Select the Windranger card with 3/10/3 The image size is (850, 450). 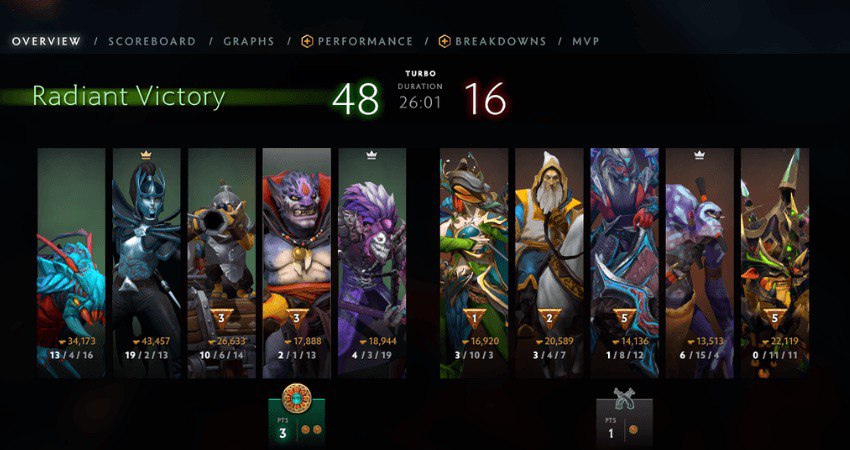click(474, 262)
